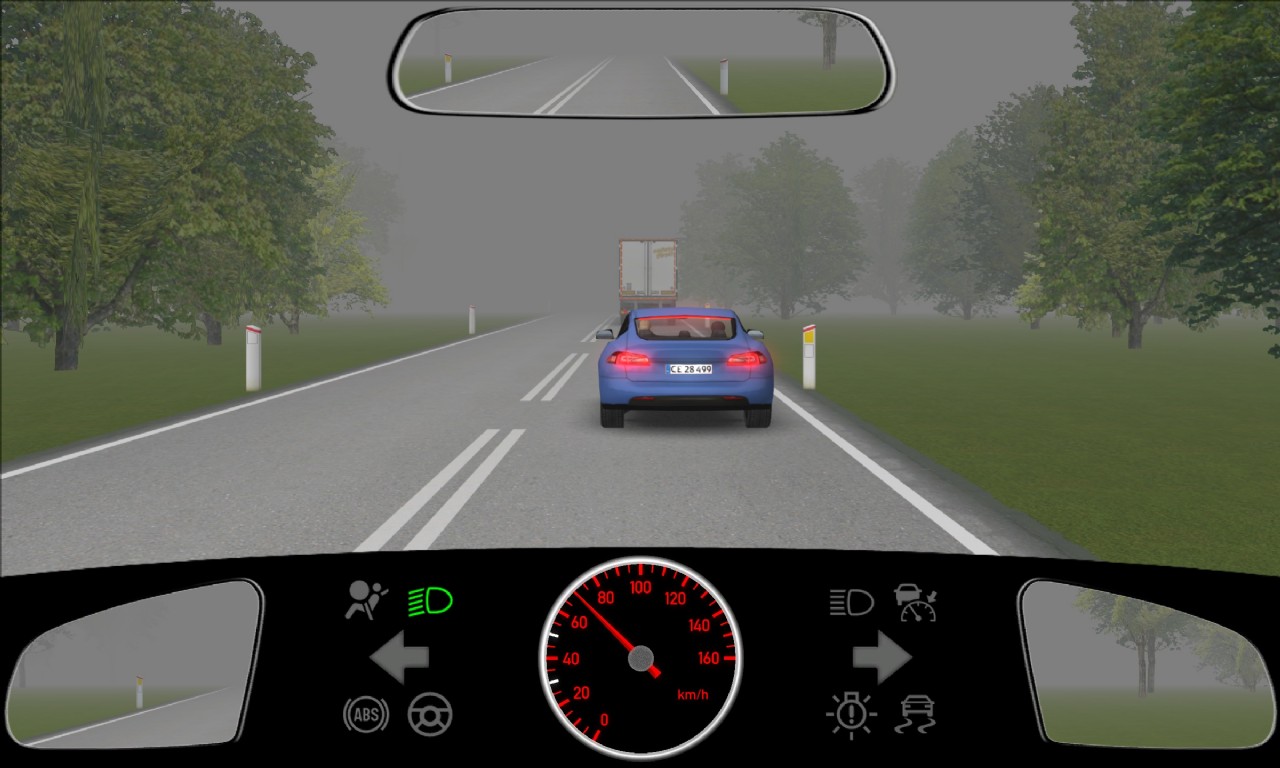This screenshot has height=768, width=1280.
Task: Check the right side mirror
Action: [1144, 662]
